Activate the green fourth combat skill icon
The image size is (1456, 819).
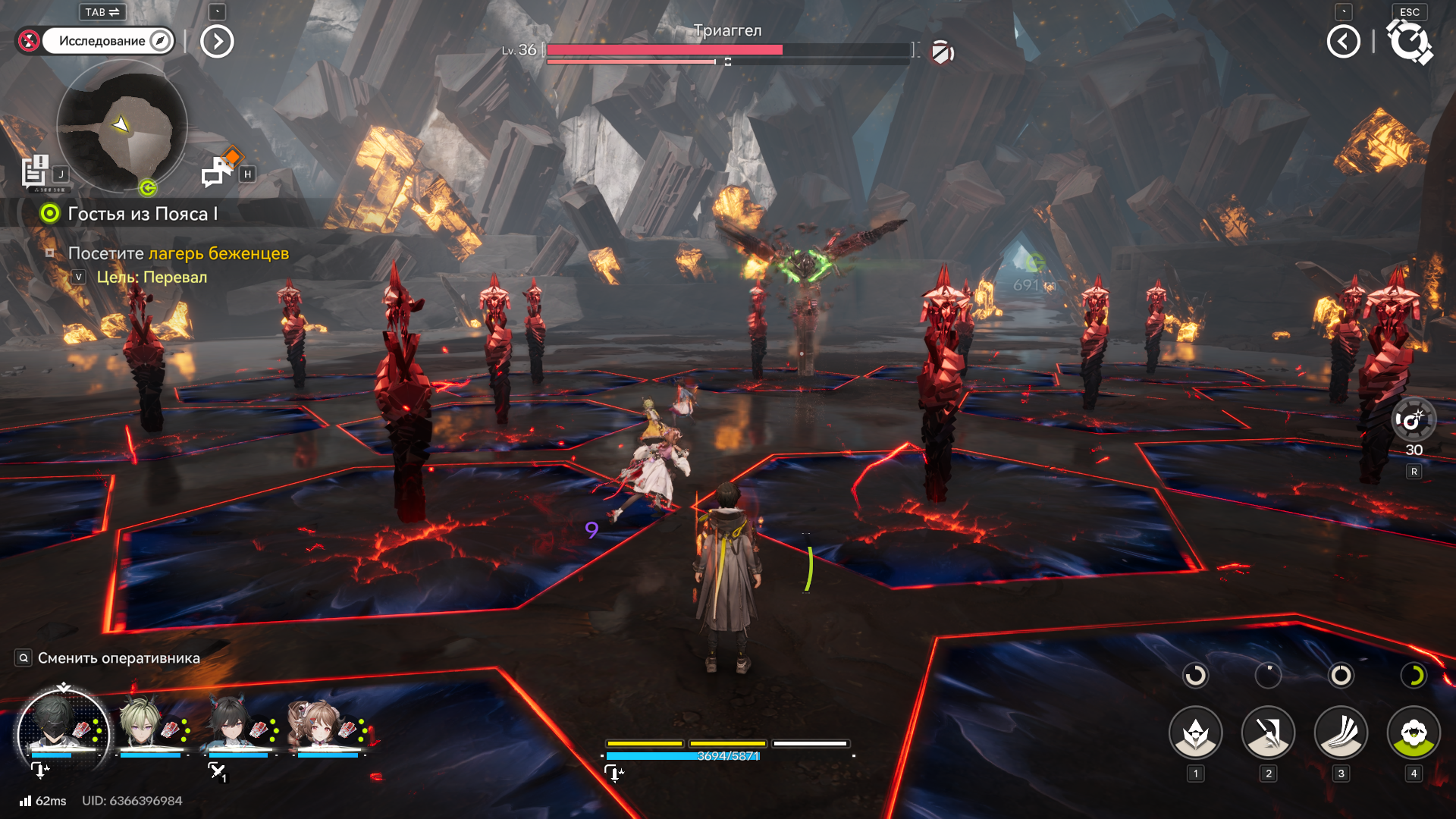click(x=1414, y=733)
